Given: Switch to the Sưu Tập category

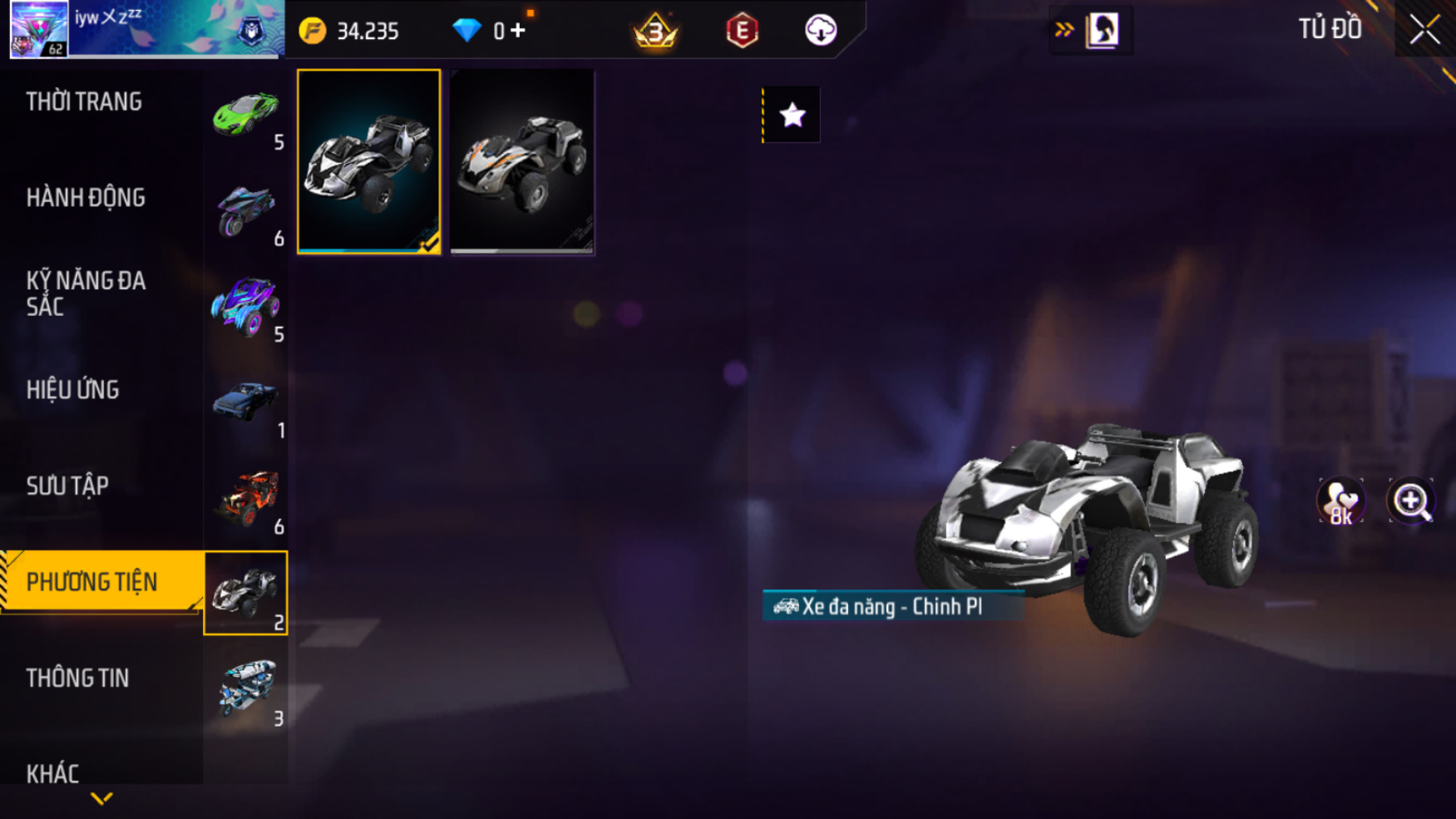Looking at the screenshot, I should (x=67, y=486).
